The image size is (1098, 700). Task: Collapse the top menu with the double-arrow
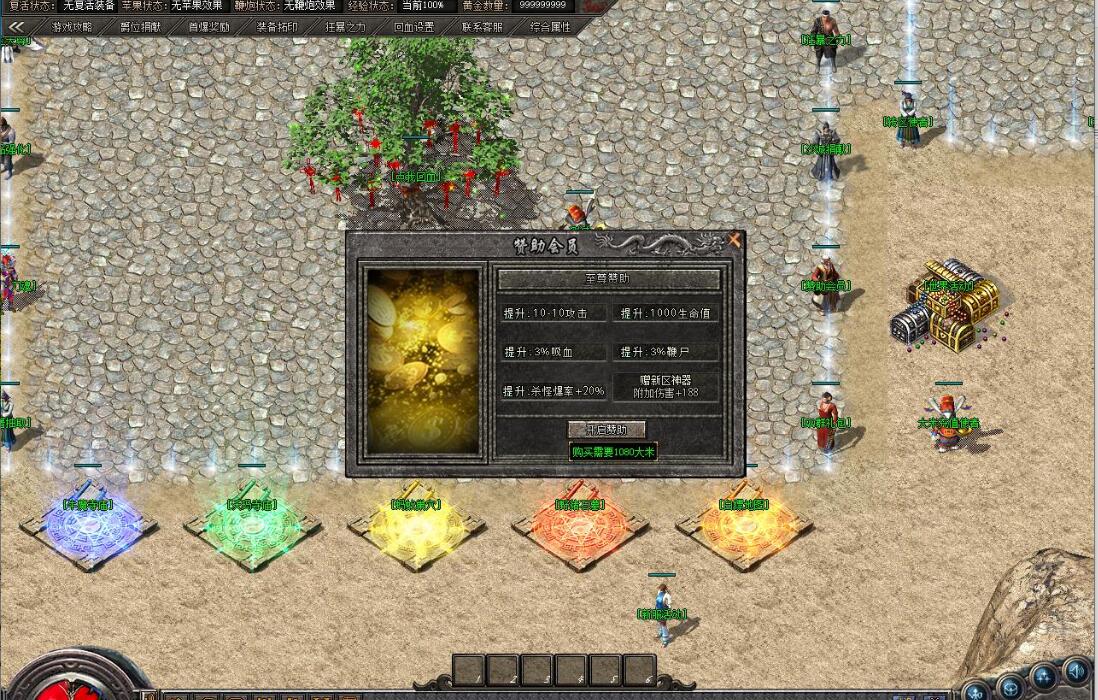16,27
